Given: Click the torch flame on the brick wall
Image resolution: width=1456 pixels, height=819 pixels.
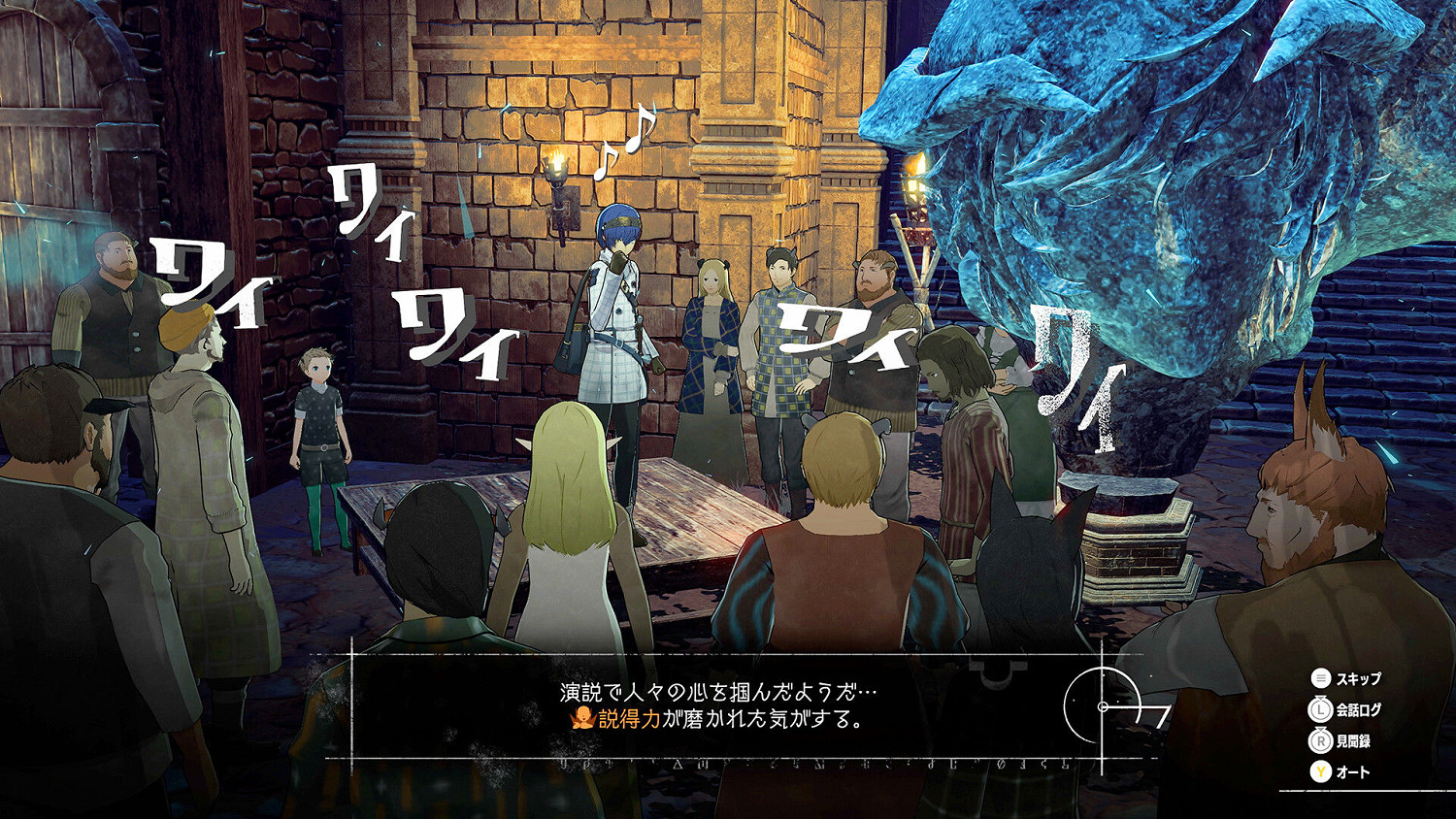Looking at the screenshot, I should [558, 160].
